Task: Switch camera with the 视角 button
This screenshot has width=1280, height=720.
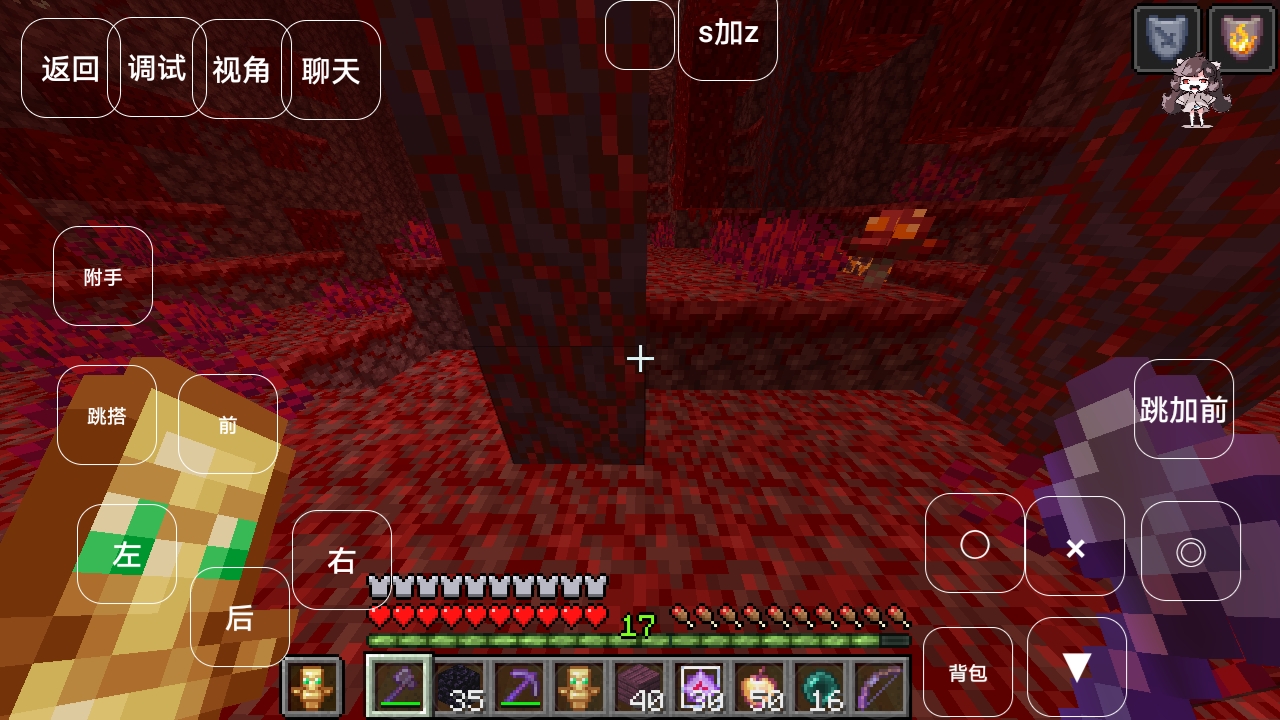Action: [x=241, y=69]
